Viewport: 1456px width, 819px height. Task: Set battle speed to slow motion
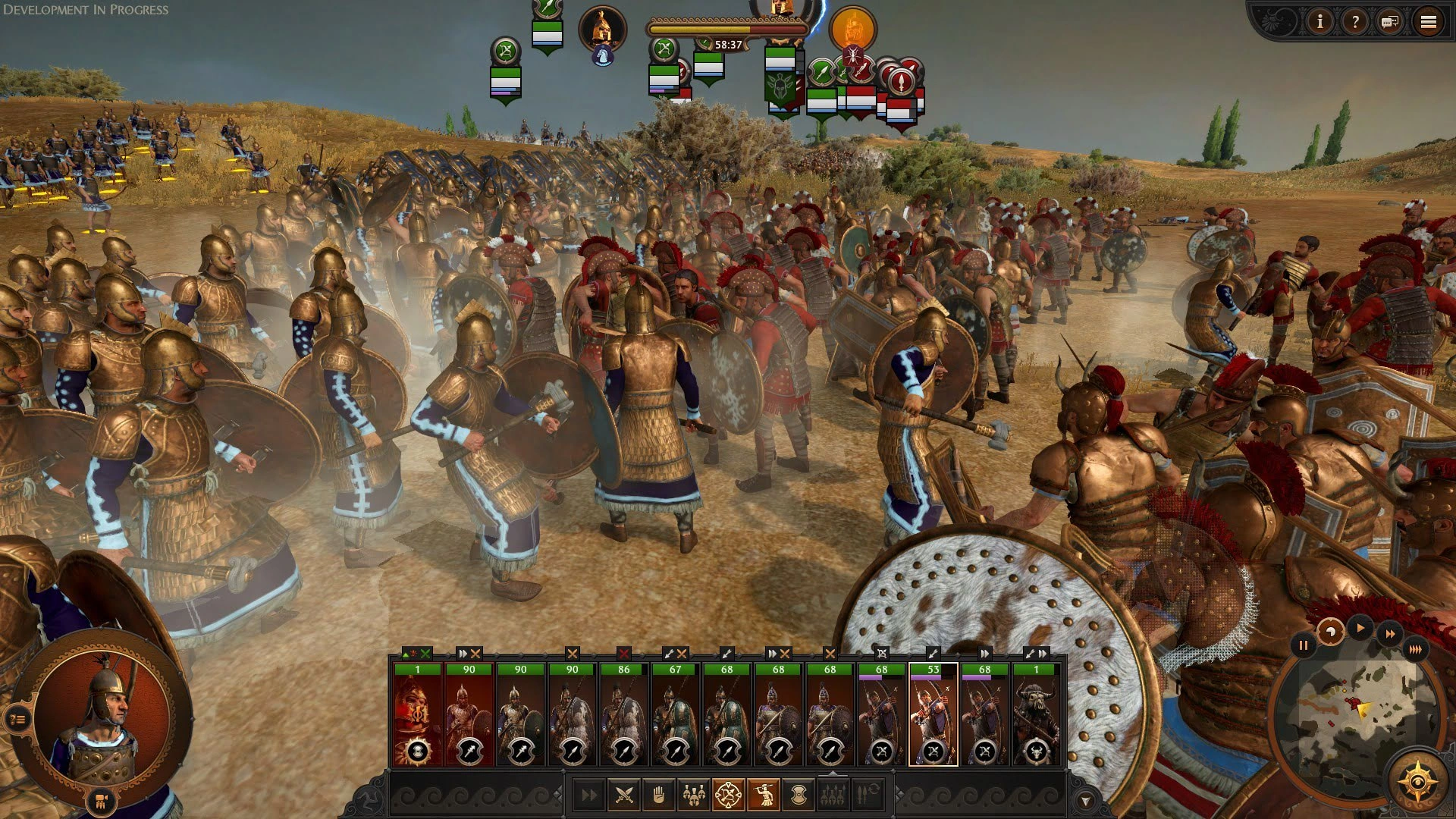pyautogui.click(x=1330, y=632)
